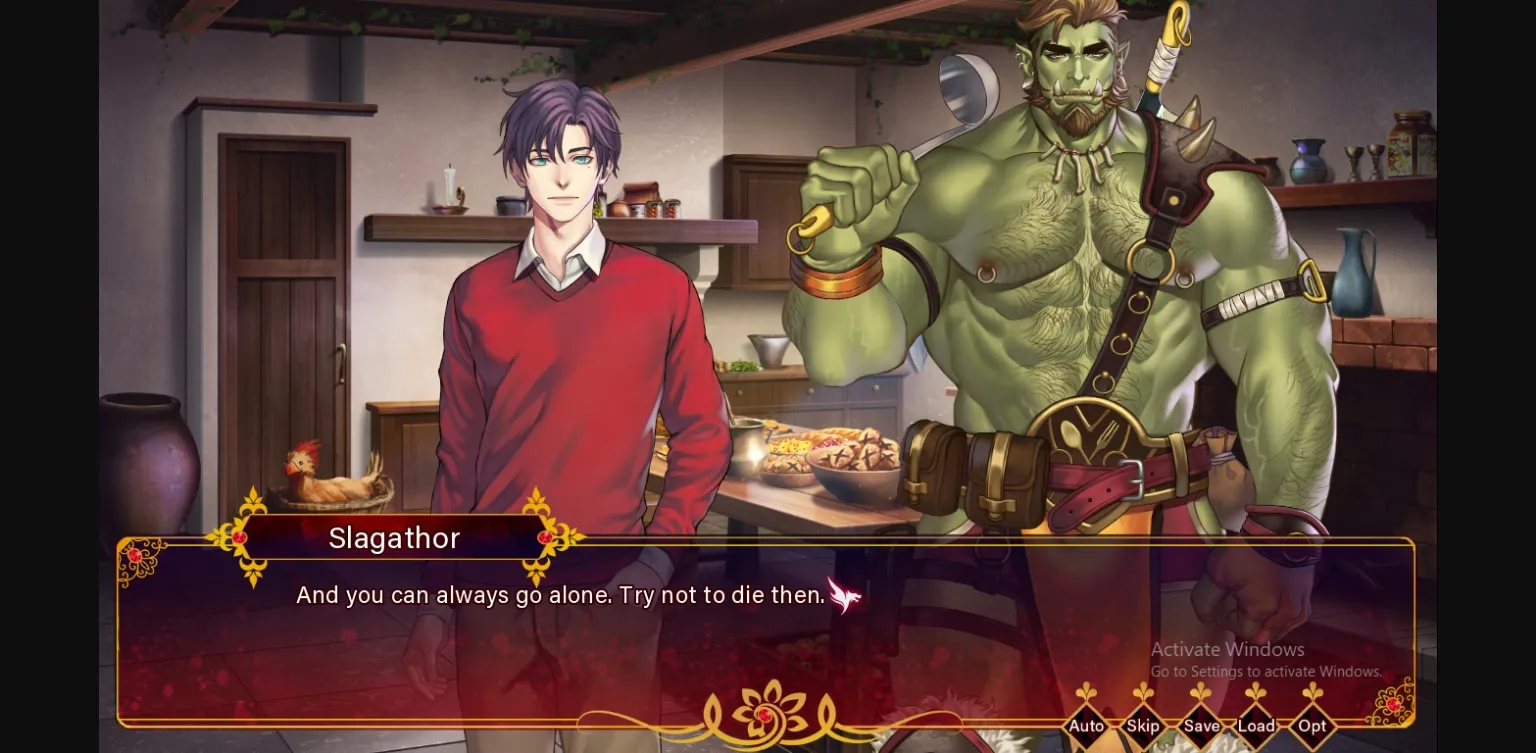Screen dimensions: 1536x753
Task: Open the Save slot list
Action: tap(1200, 726)
